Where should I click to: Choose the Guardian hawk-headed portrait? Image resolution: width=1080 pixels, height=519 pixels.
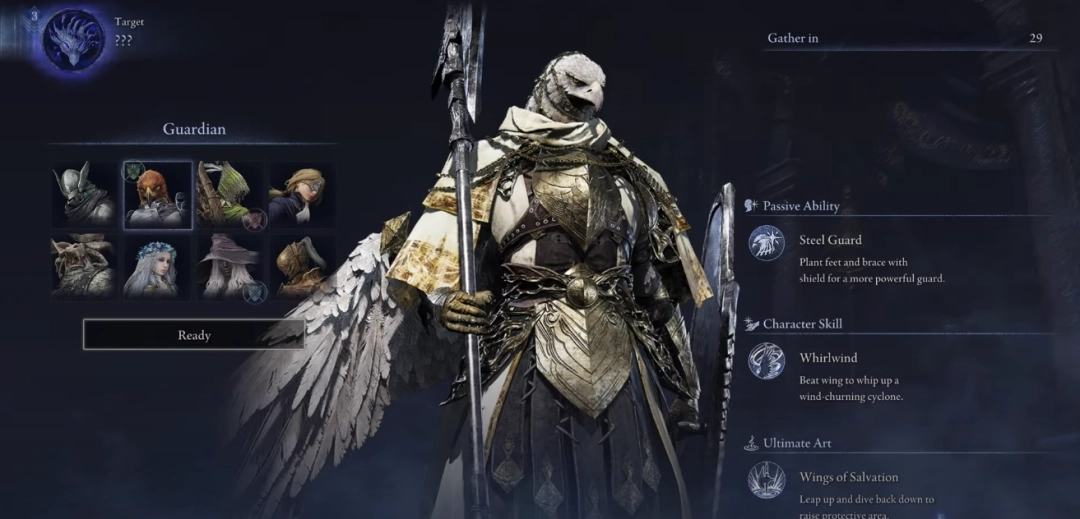pos(158,195)
